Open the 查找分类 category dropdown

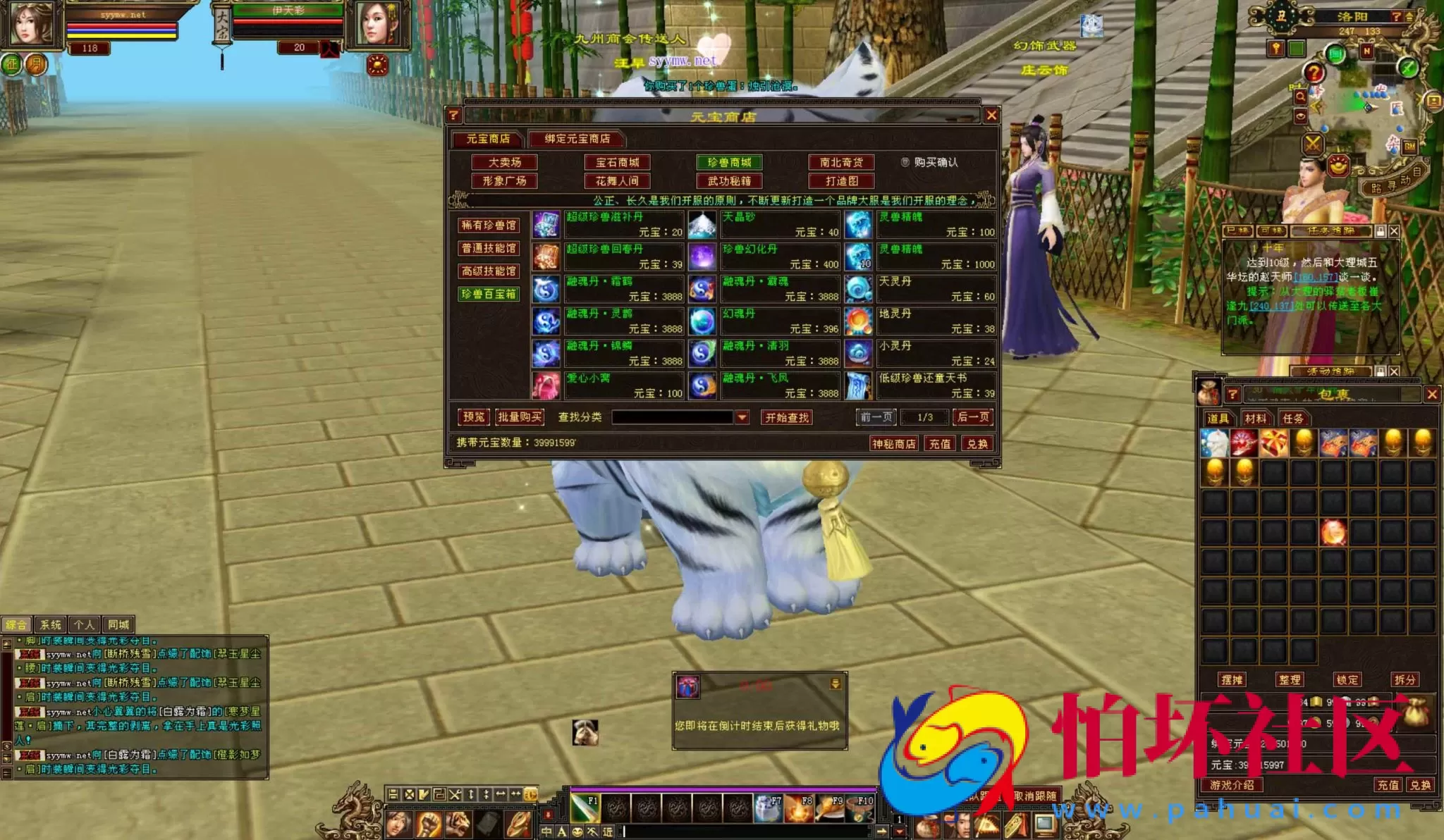743,416
